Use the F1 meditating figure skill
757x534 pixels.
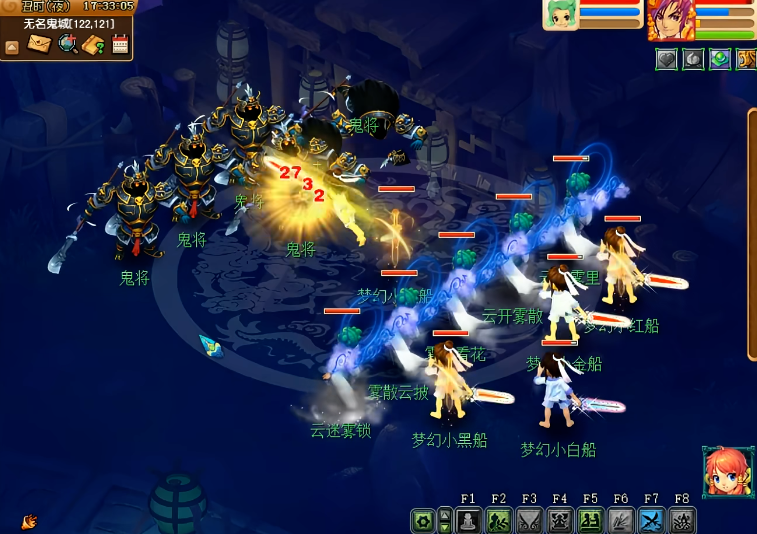click(x=469, y=521)
